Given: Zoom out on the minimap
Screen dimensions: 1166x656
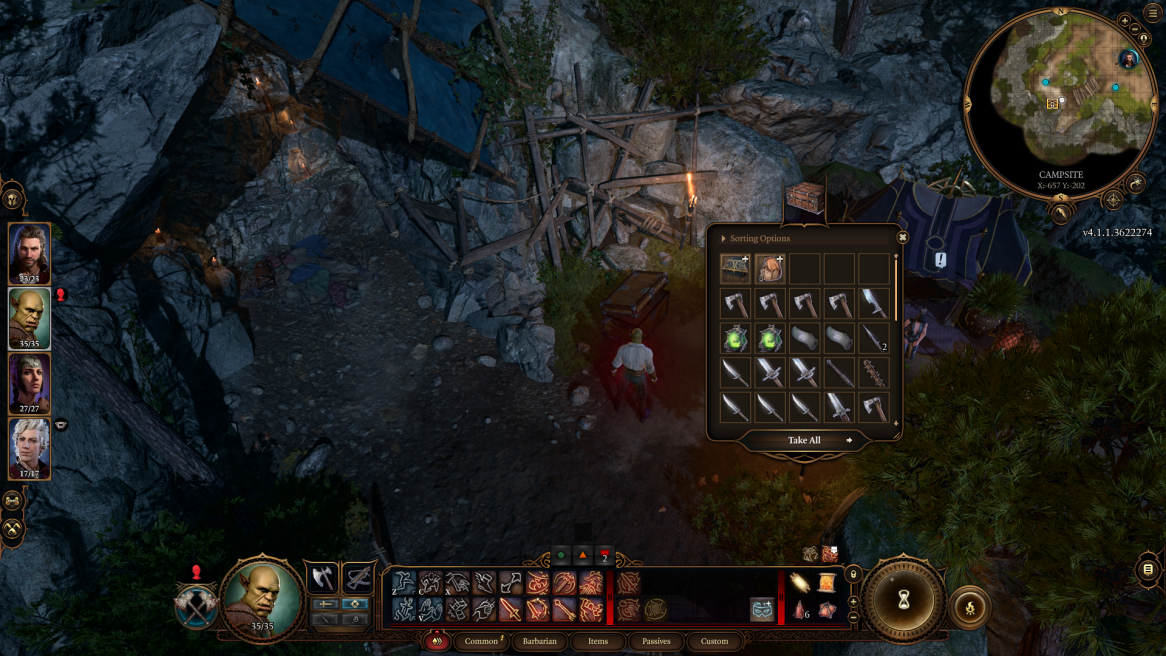Looking at the screenshot, I should [1134, 30].
